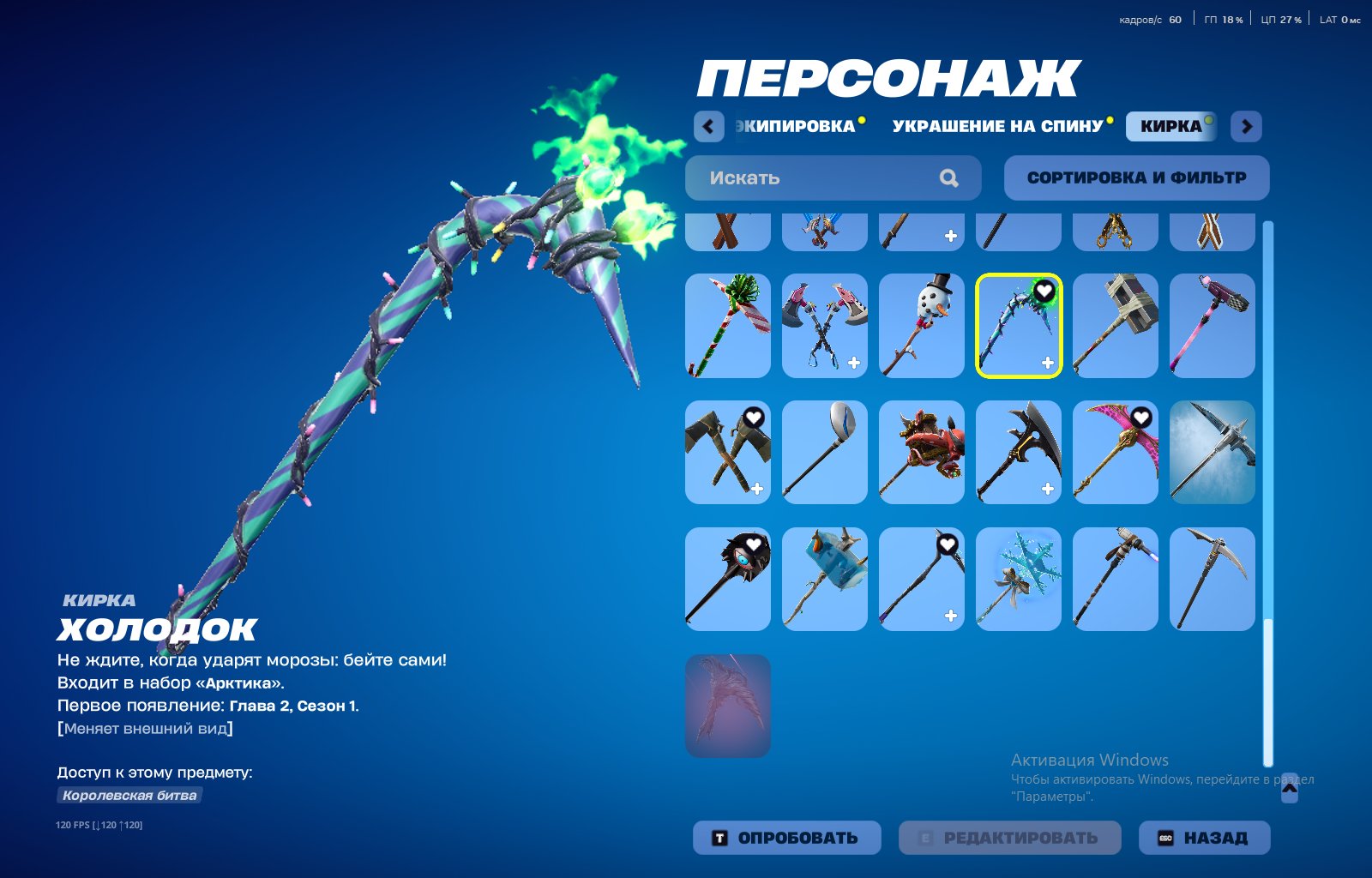Image resolution: width=1372 pixels, height=878 pixels.
Task: Open СОРТИРОВКА И ФИЛЬТР options
Action: tap(1136, 177)
